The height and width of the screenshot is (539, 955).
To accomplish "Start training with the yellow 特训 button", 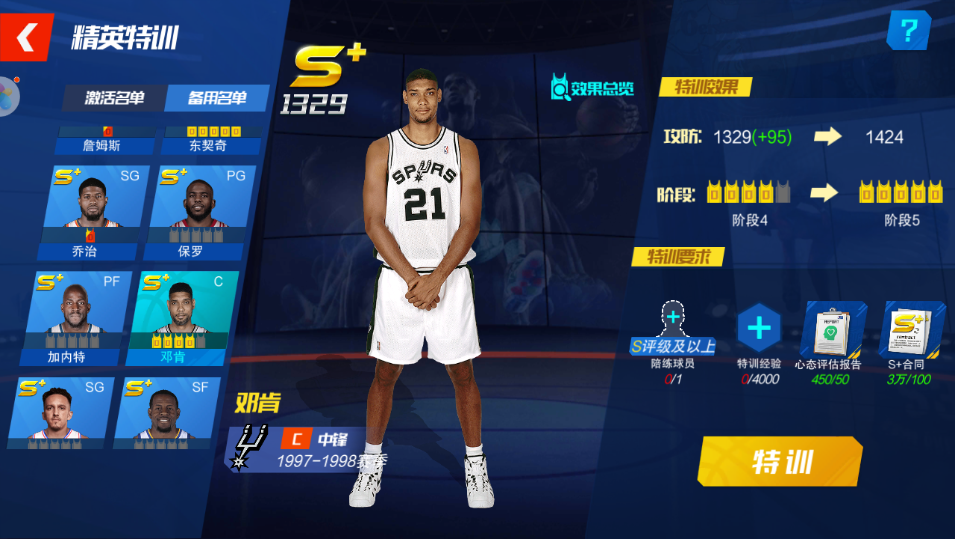I will pyautogui.click(x=780, y=462).
